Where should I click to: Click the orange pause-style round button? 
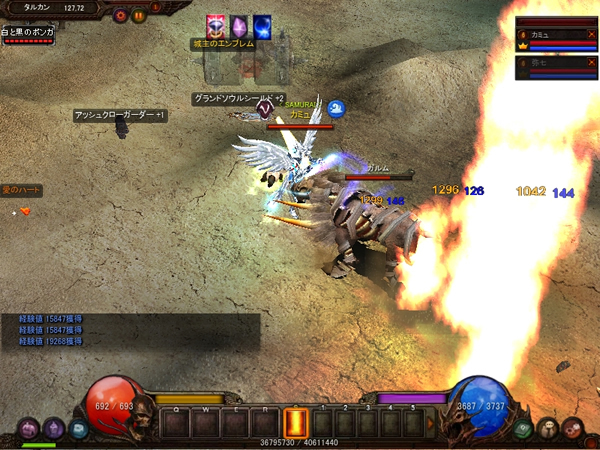coord(139,16)
